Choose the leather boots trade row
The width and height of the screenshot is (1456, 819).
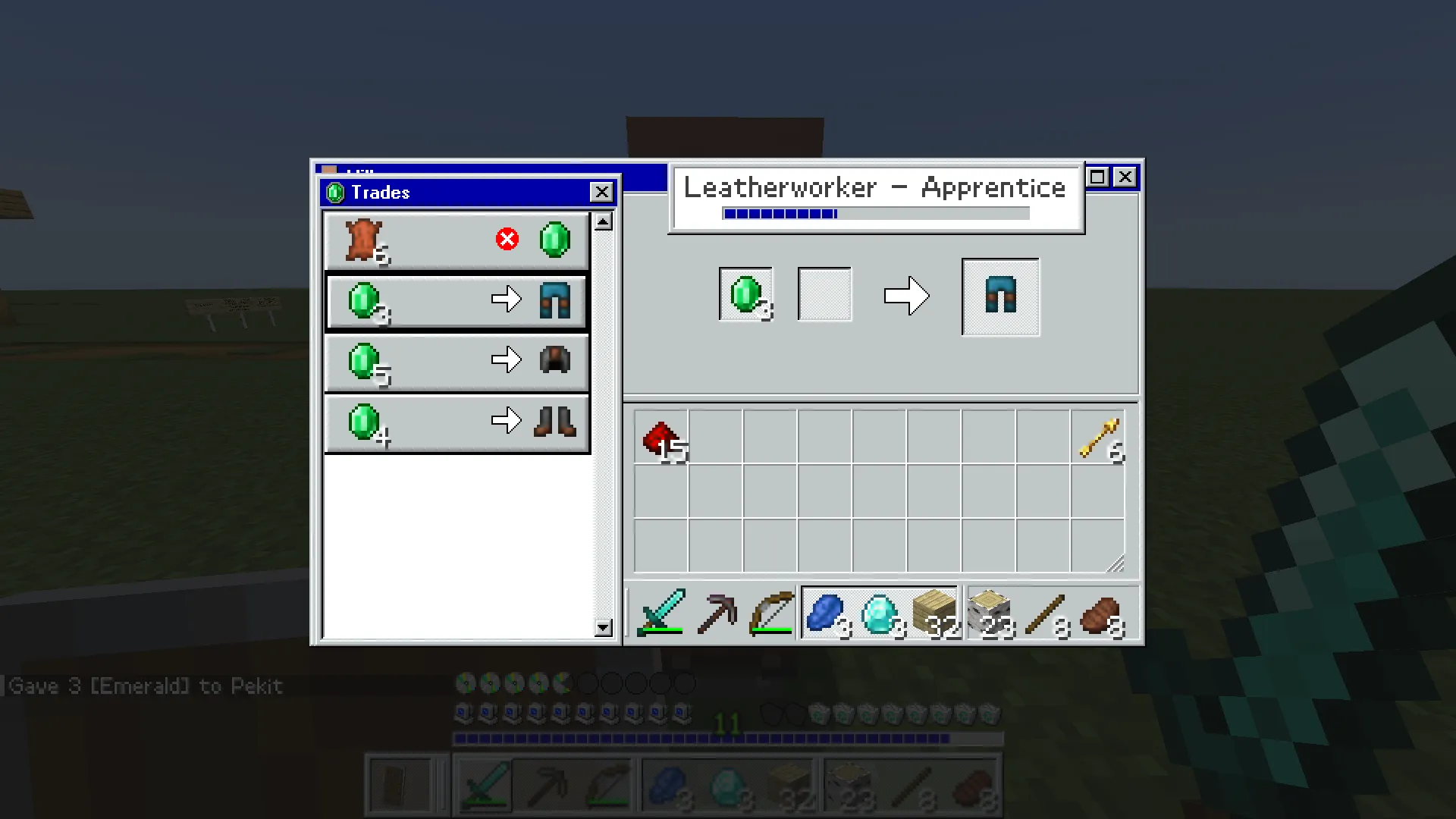coord(455,422)
